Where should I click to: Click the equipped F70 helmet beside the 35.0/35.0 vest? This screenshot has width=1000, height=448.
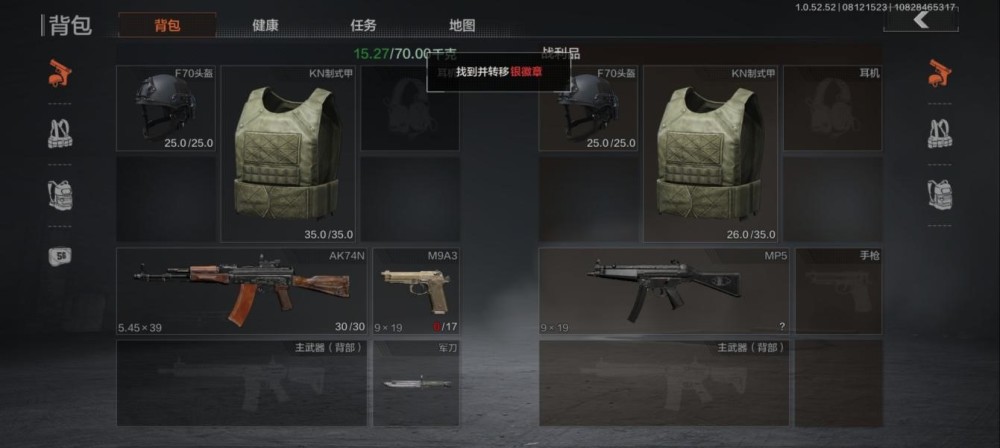click(166, 108)
